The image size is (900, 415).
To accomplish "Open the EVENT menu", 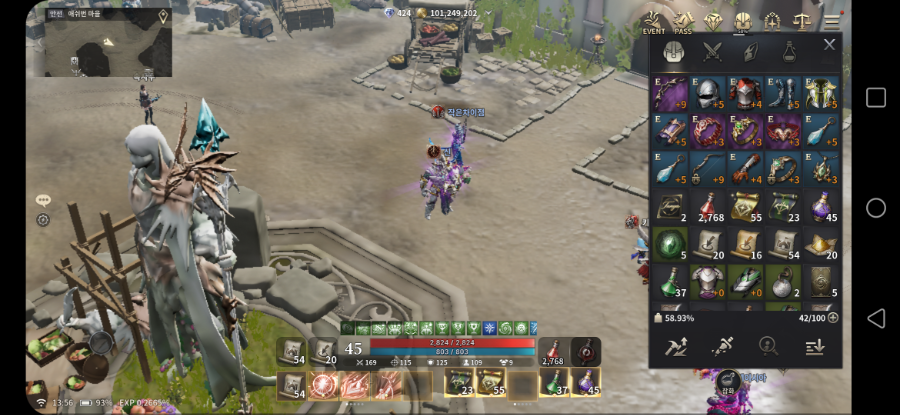I will click(x=653, y=21).
